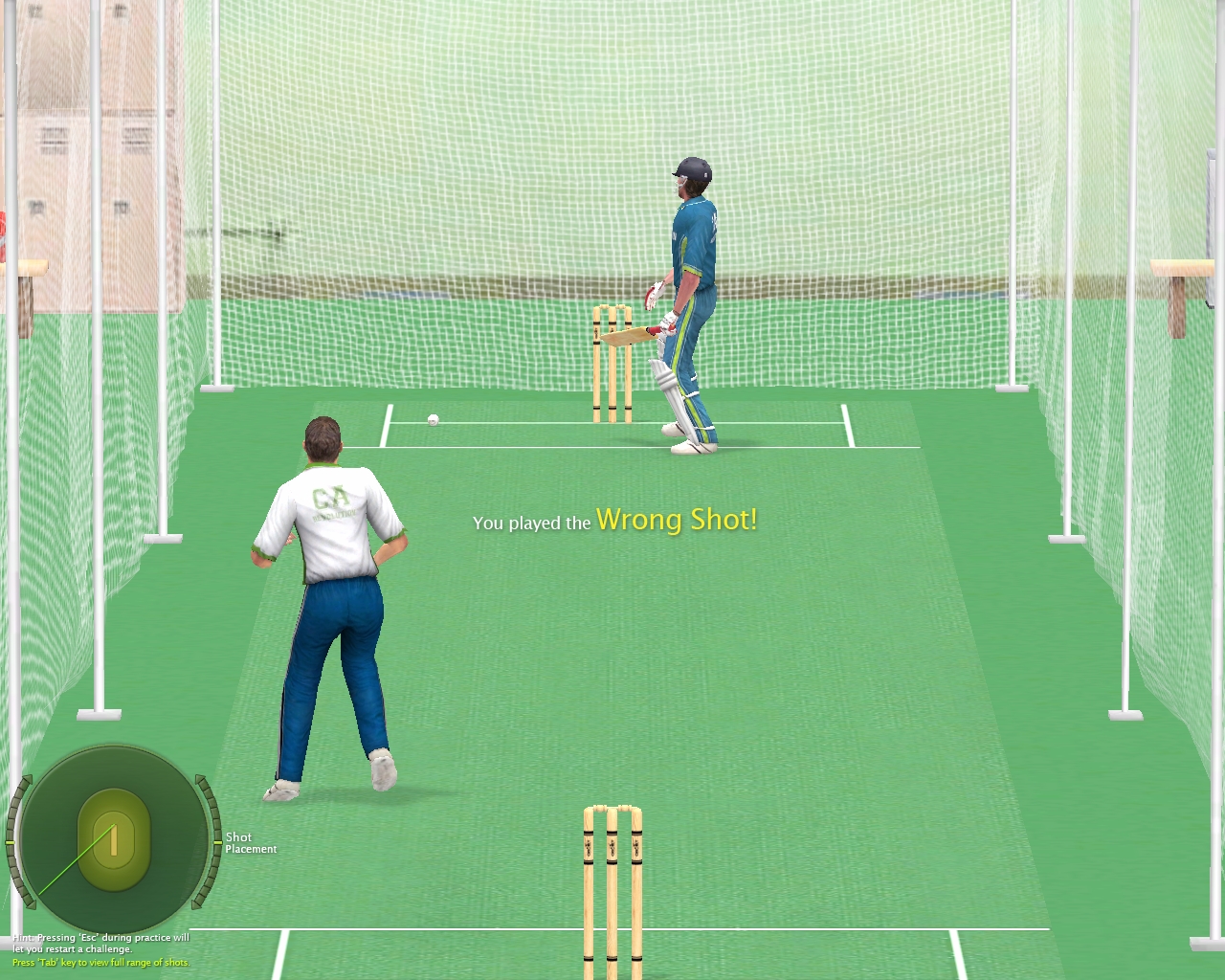Click the lower-left arrowhead on the dial arc

[32, 905]
